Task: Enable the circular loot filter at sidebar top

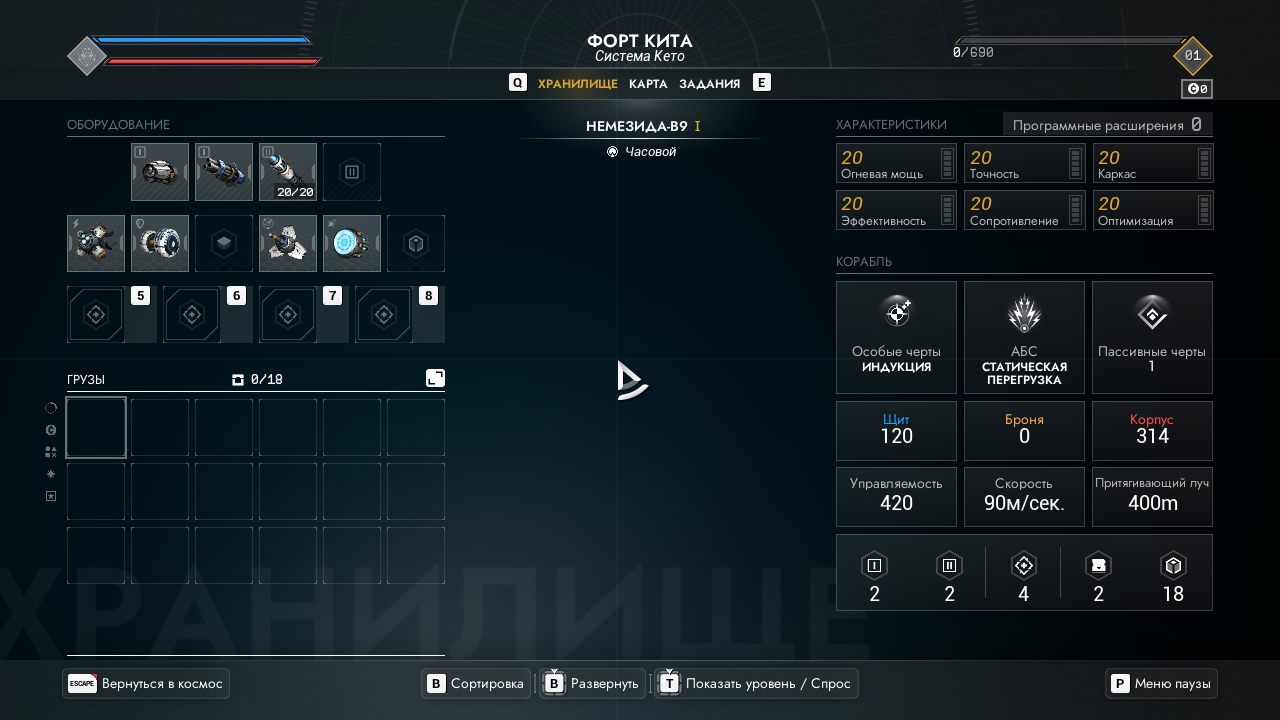Action: point(50,407)
